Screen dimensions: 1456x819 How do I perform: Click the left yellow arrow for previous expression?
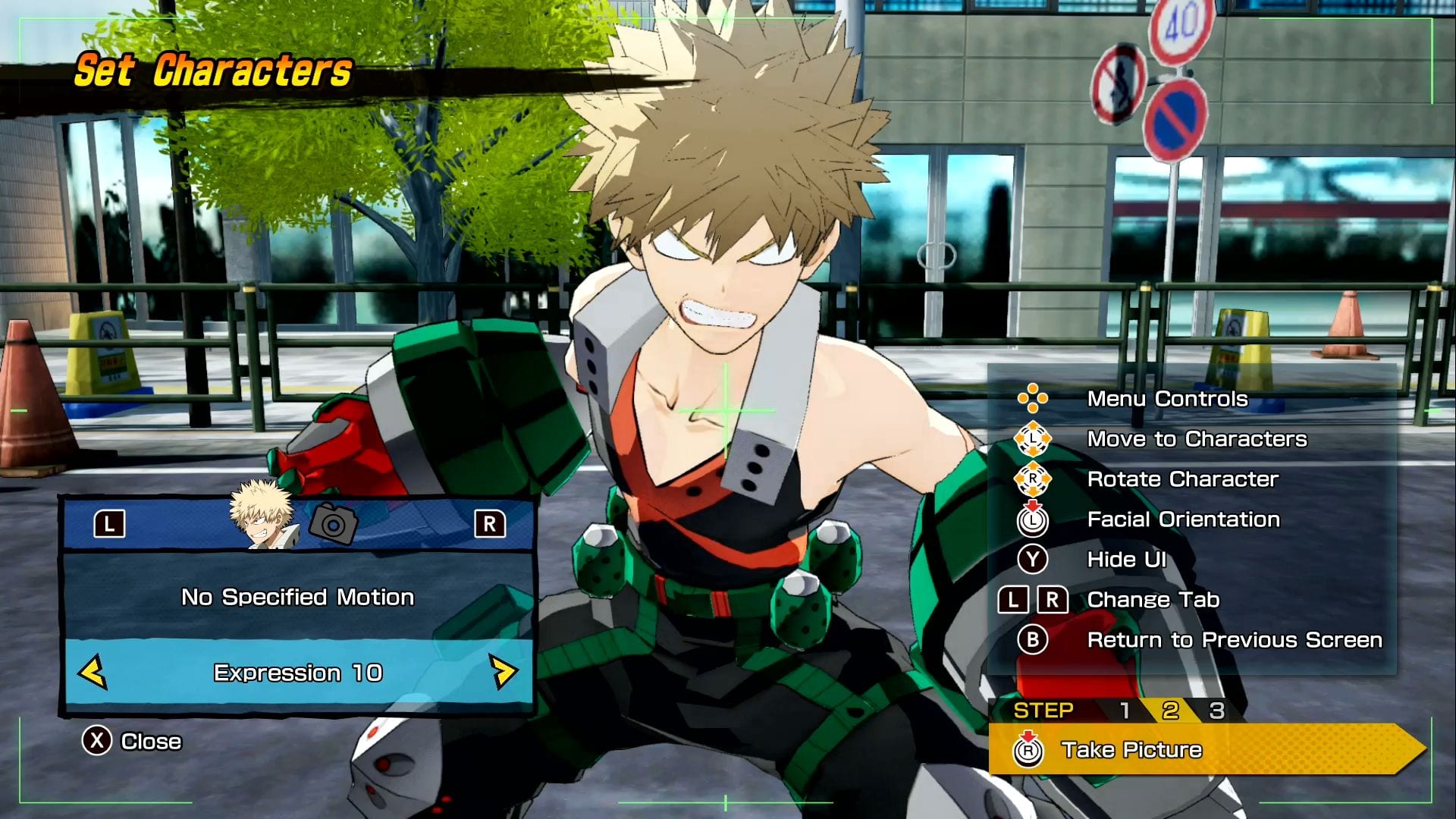pyautogui.click(x=93, y=673)
